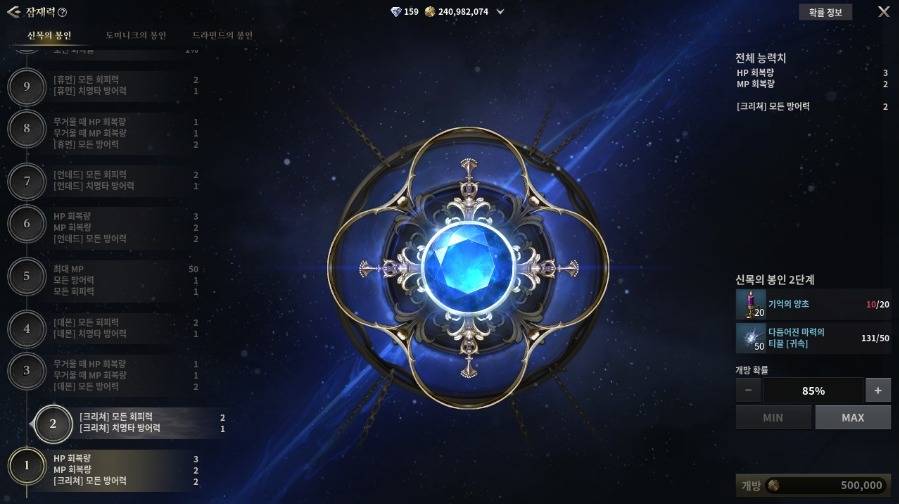899x504 pixels.
Task: Select unlocked seal stage 1 node
Action: point(26,464)
